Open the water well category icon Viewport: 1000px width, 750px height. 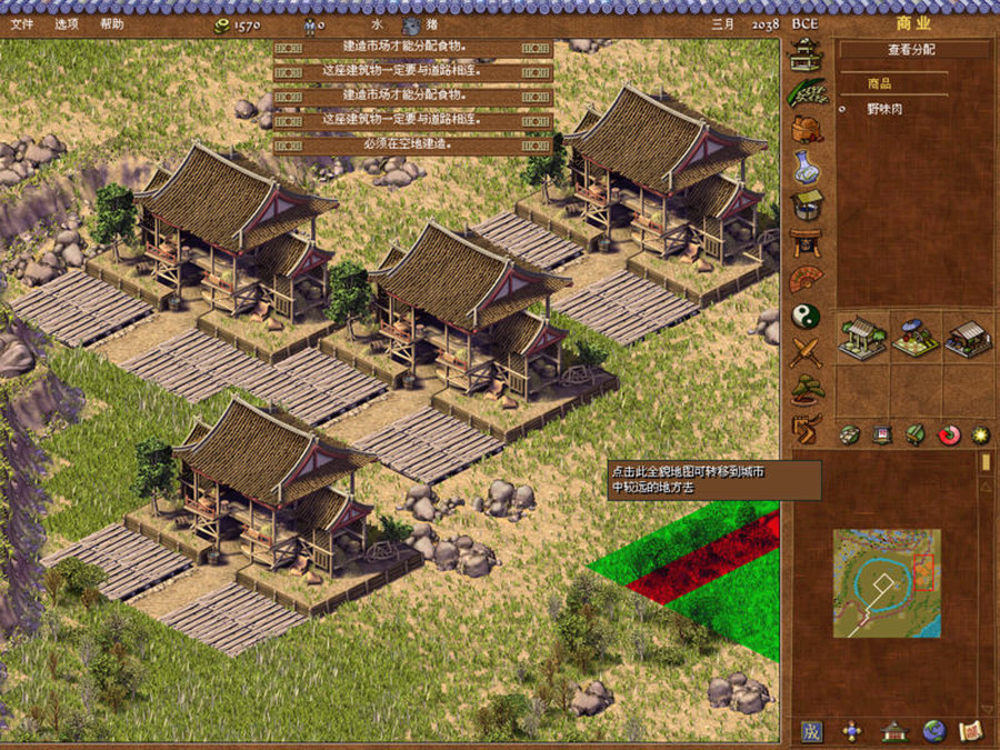[806, 203]
